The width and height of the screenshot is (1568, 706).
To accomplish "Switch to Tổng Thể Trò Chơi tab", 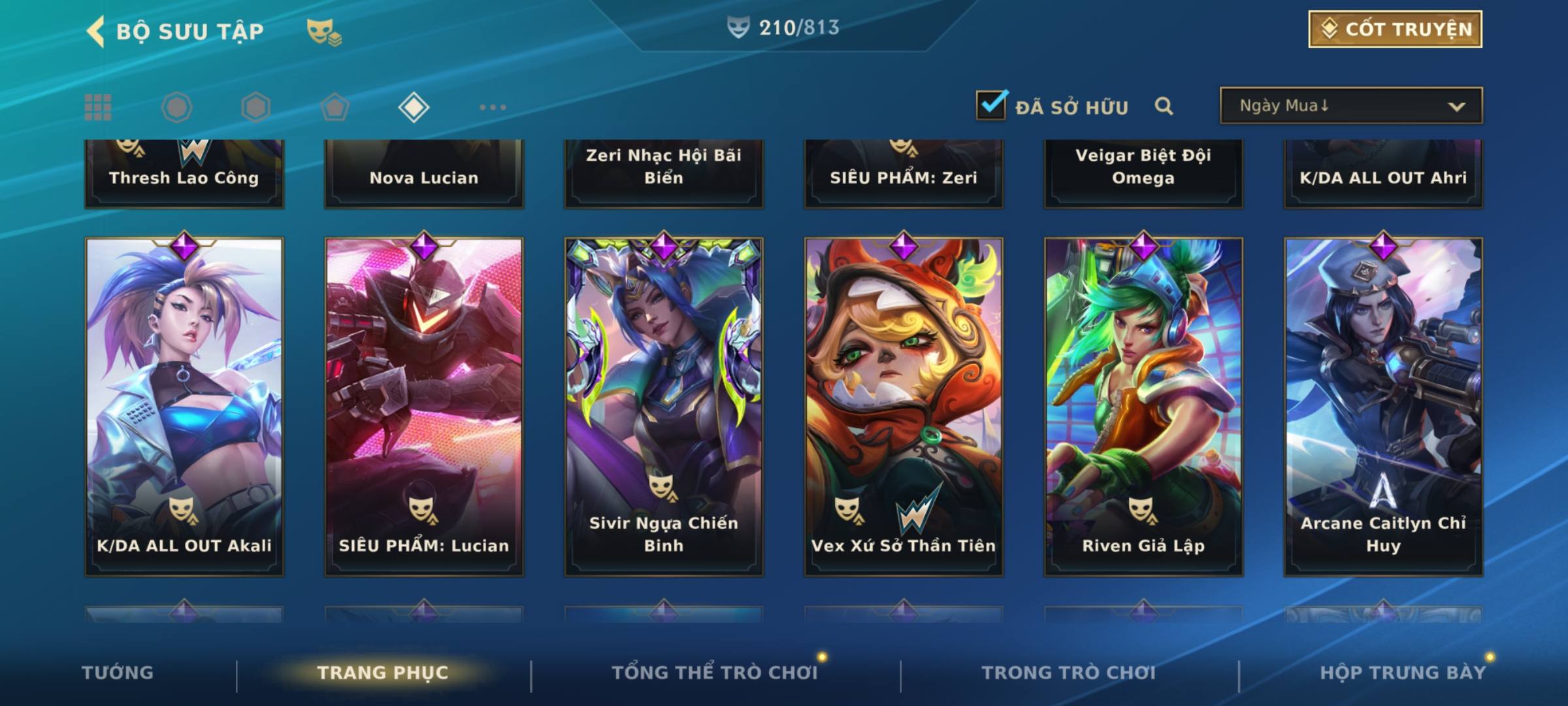I will (x=715, y=673).
